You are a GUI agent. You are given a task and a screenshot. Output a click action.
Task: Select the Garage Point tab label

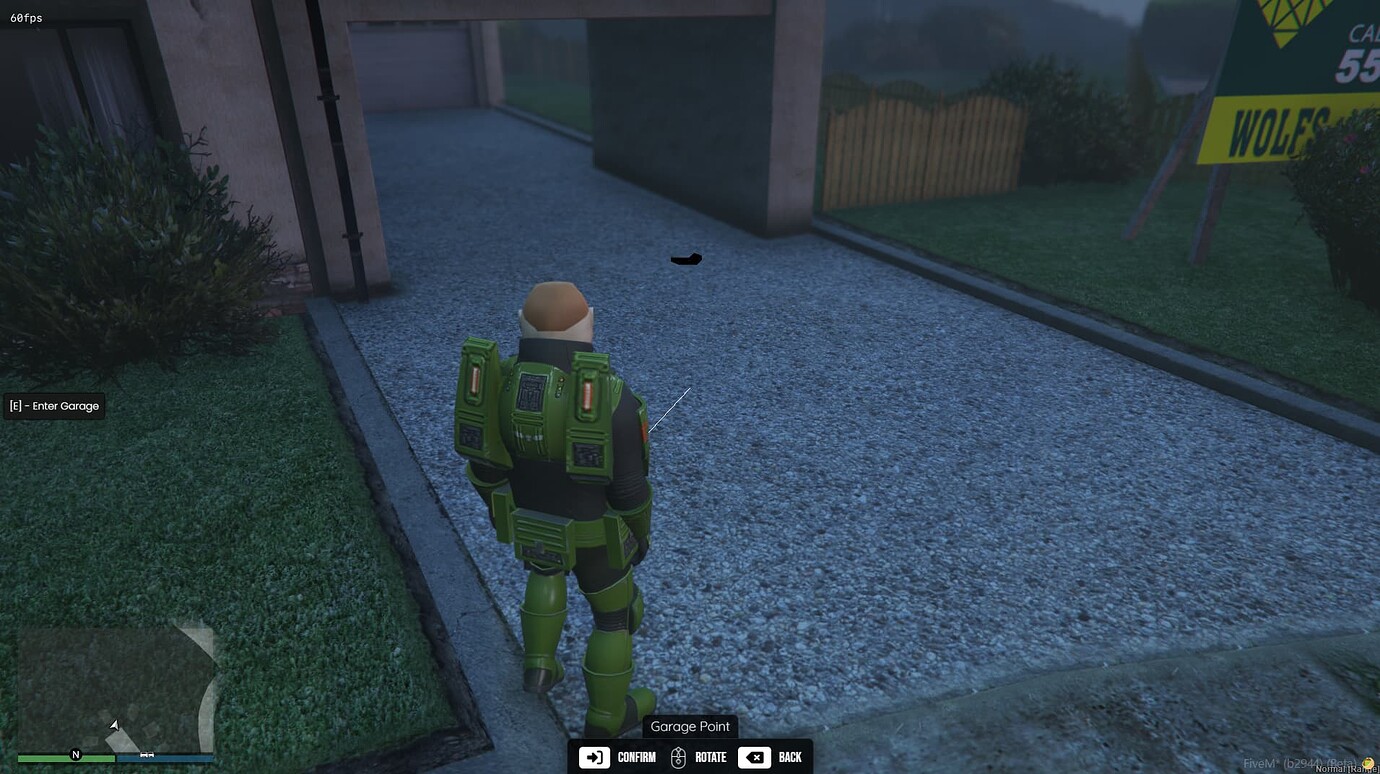[x=689, y=726]
